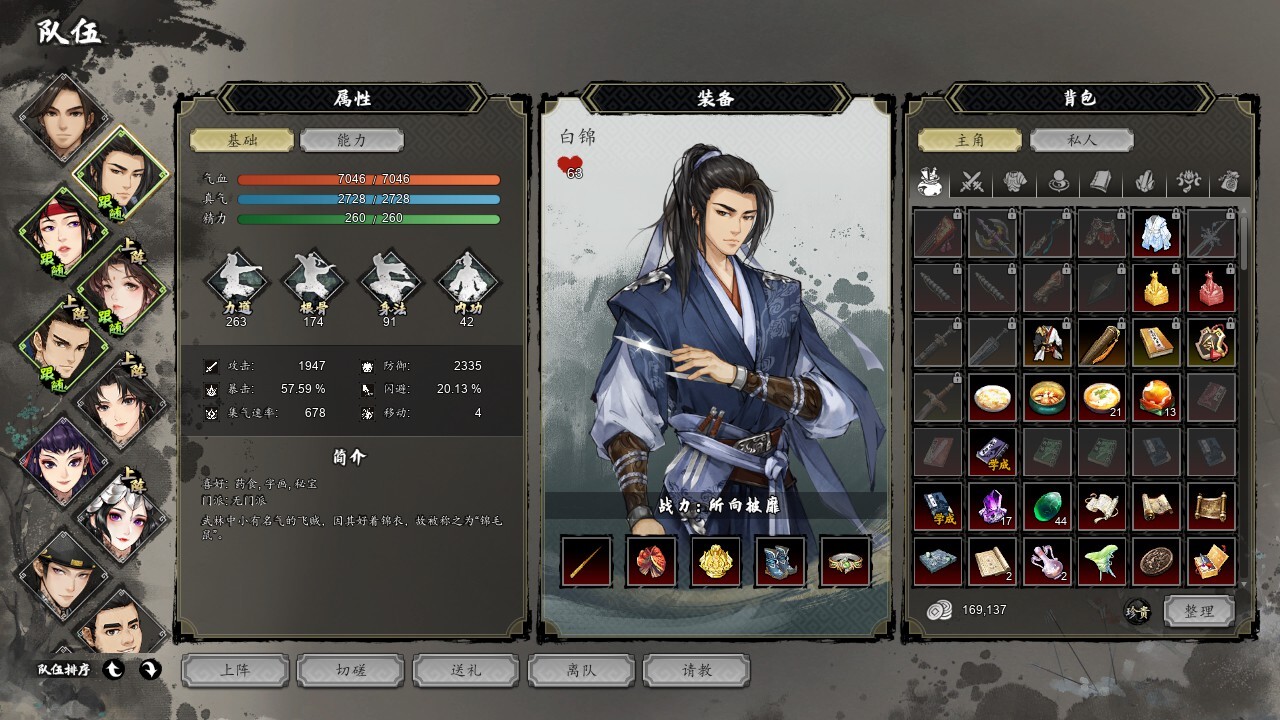Show the book category in the backpack

tap(1101, 182)
